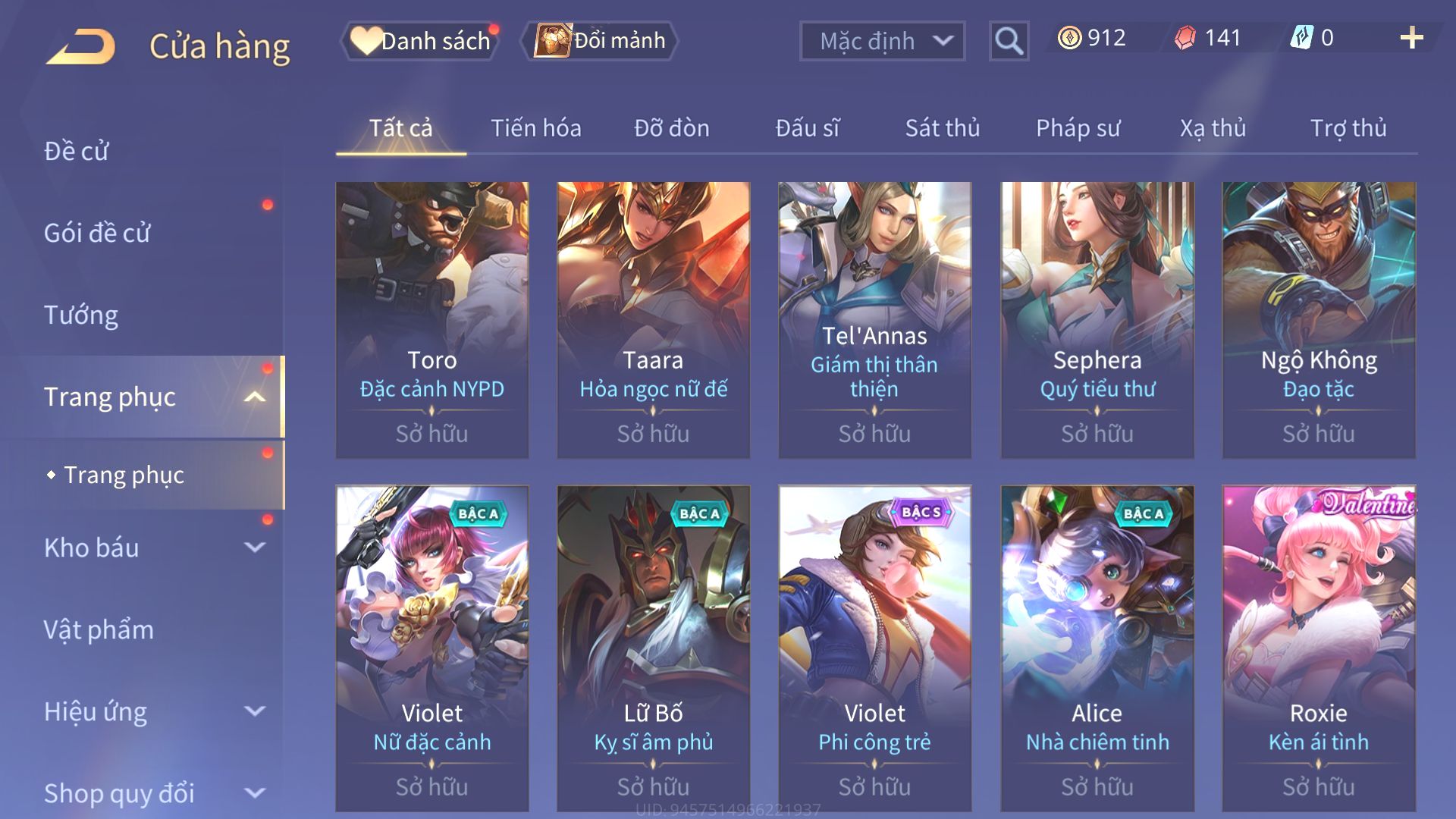Click the magnifying glass search button
1456x819 pixels.
(x=1009, y=41)
